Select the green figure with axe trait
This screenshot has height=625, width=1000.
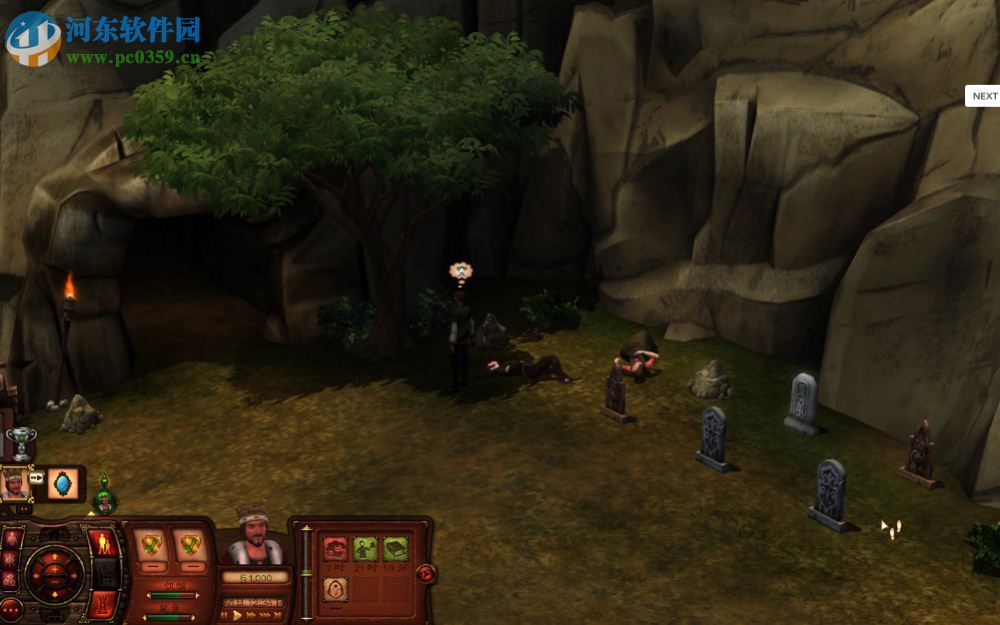coord(365,549)
